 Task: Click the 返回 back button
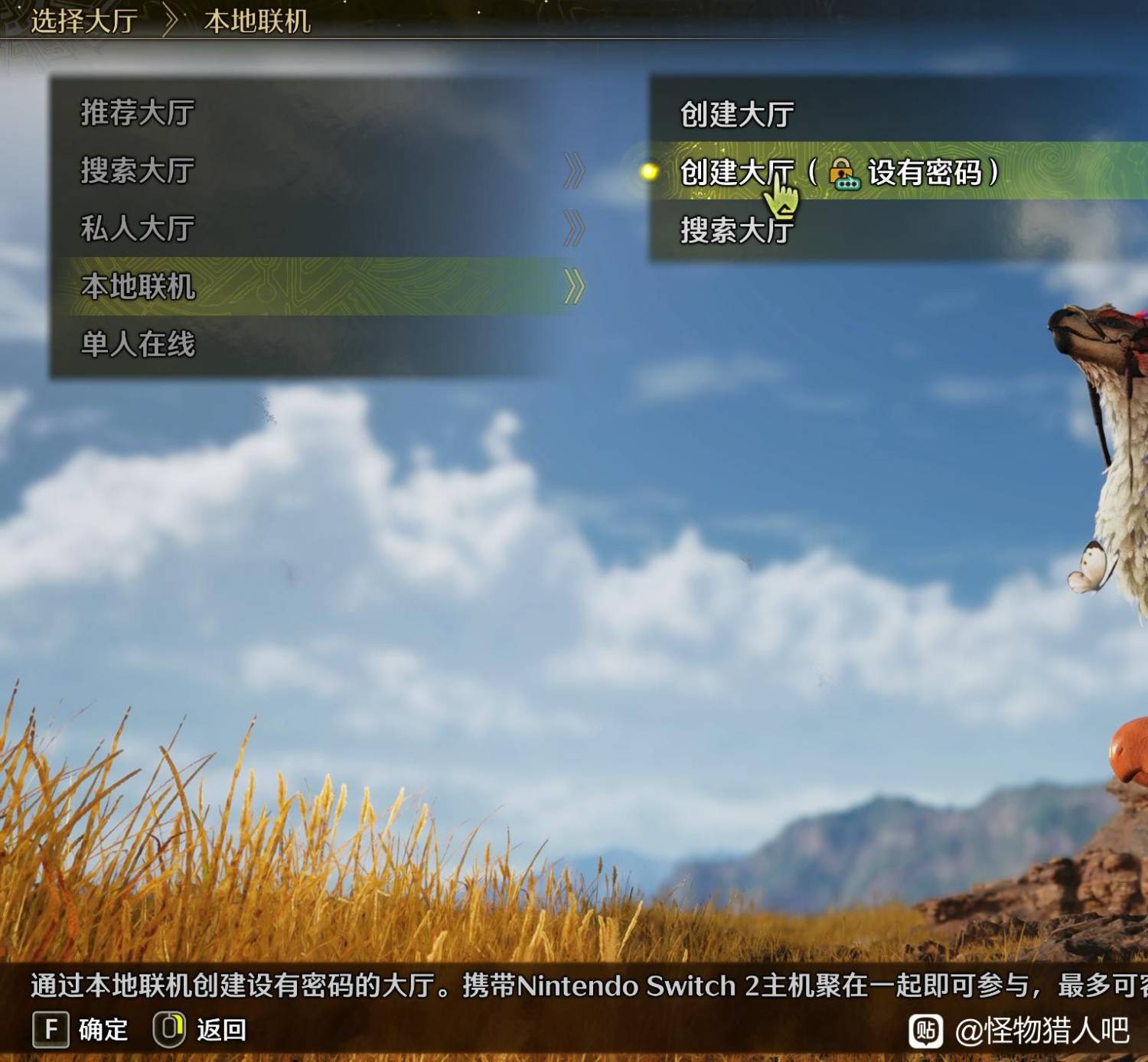click(201, 1029)
